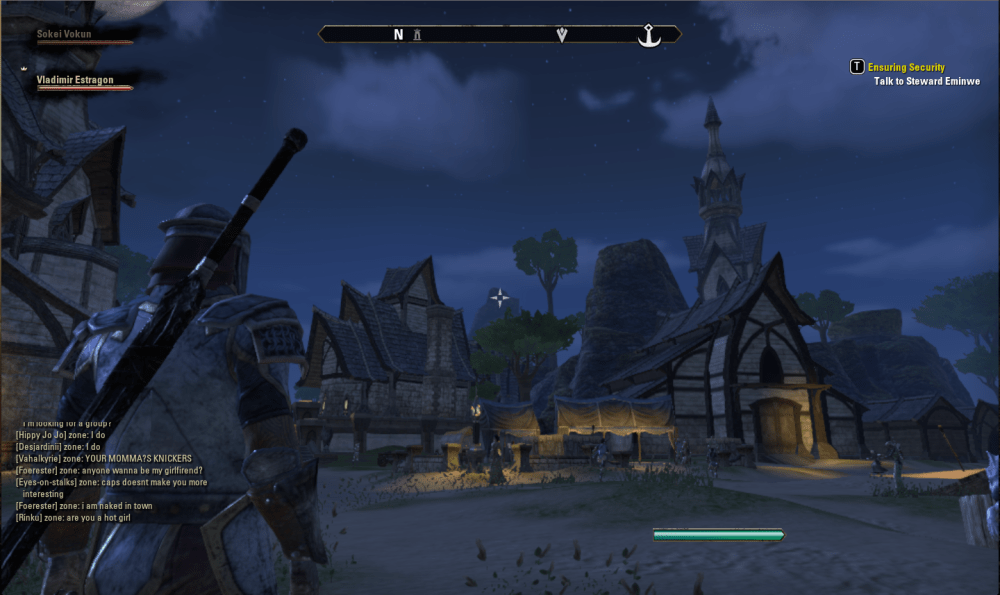Image resolution: width=1000 pixels, height=595 pixels.
Task: Open the Ensuring Security quest tracker
Action: 905,67
